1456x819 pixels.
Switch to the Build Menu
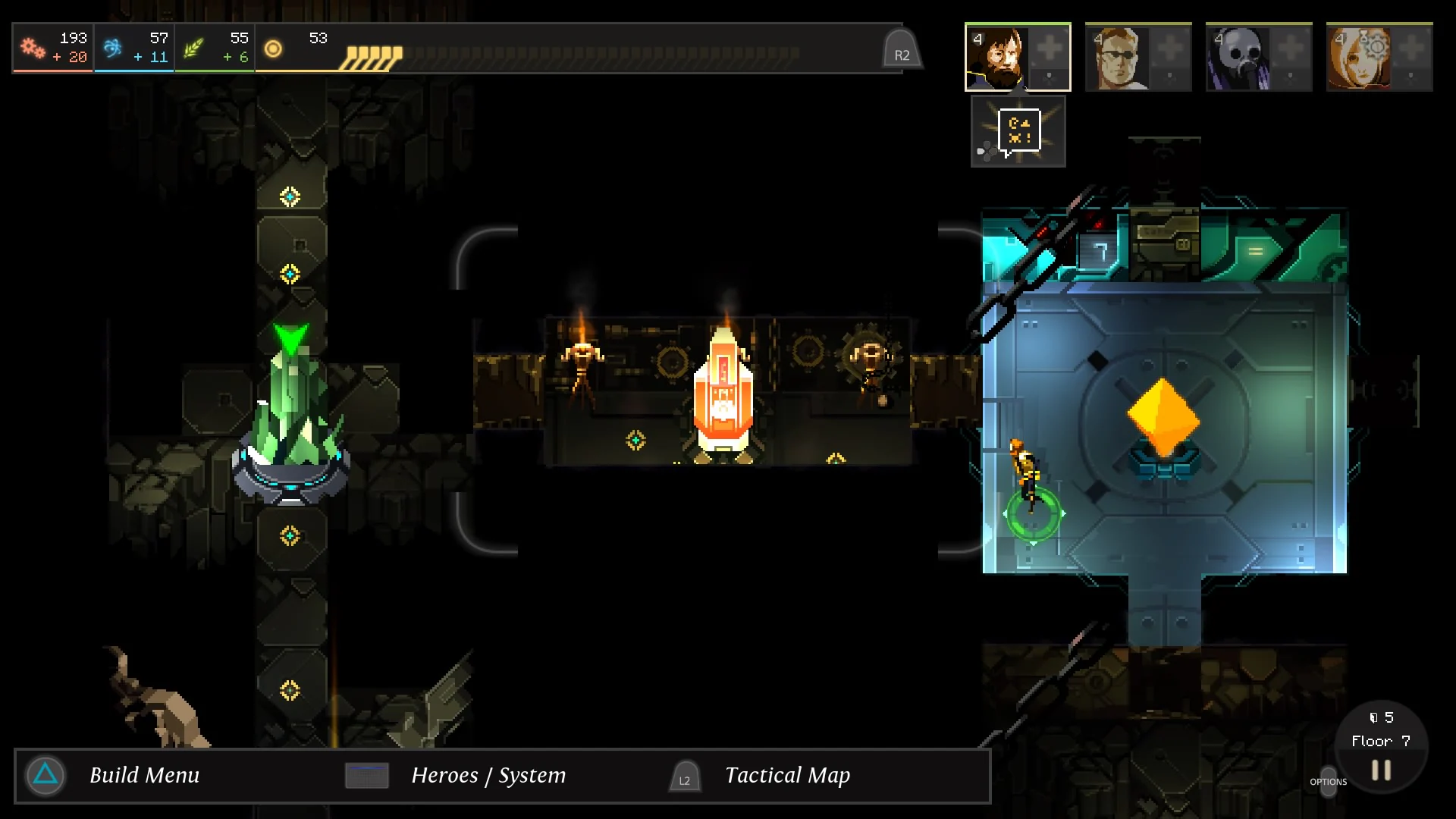click(144, 776)
